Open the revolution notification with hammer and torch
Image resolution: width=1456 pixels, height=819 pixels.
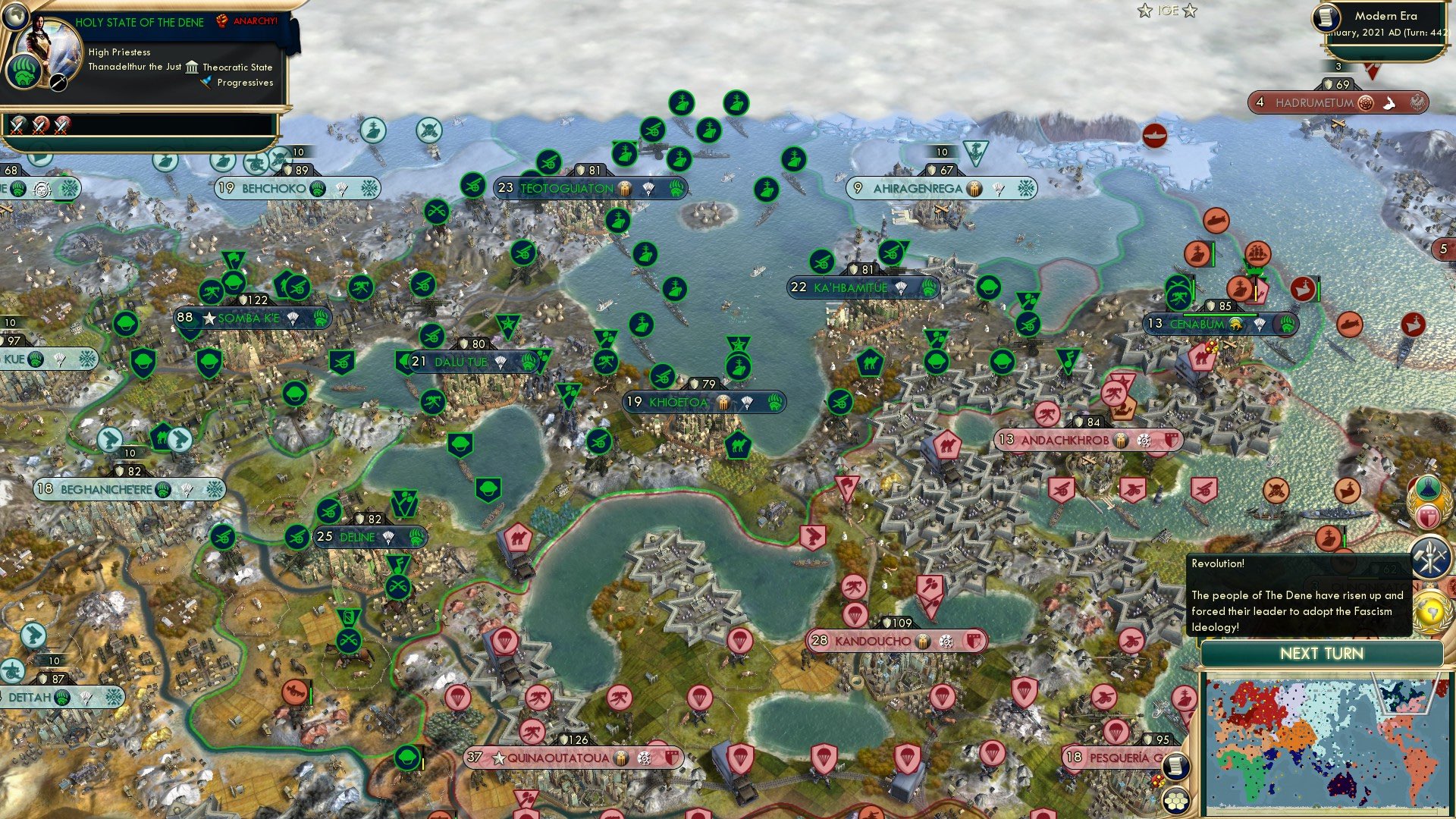coord(1430,558)
